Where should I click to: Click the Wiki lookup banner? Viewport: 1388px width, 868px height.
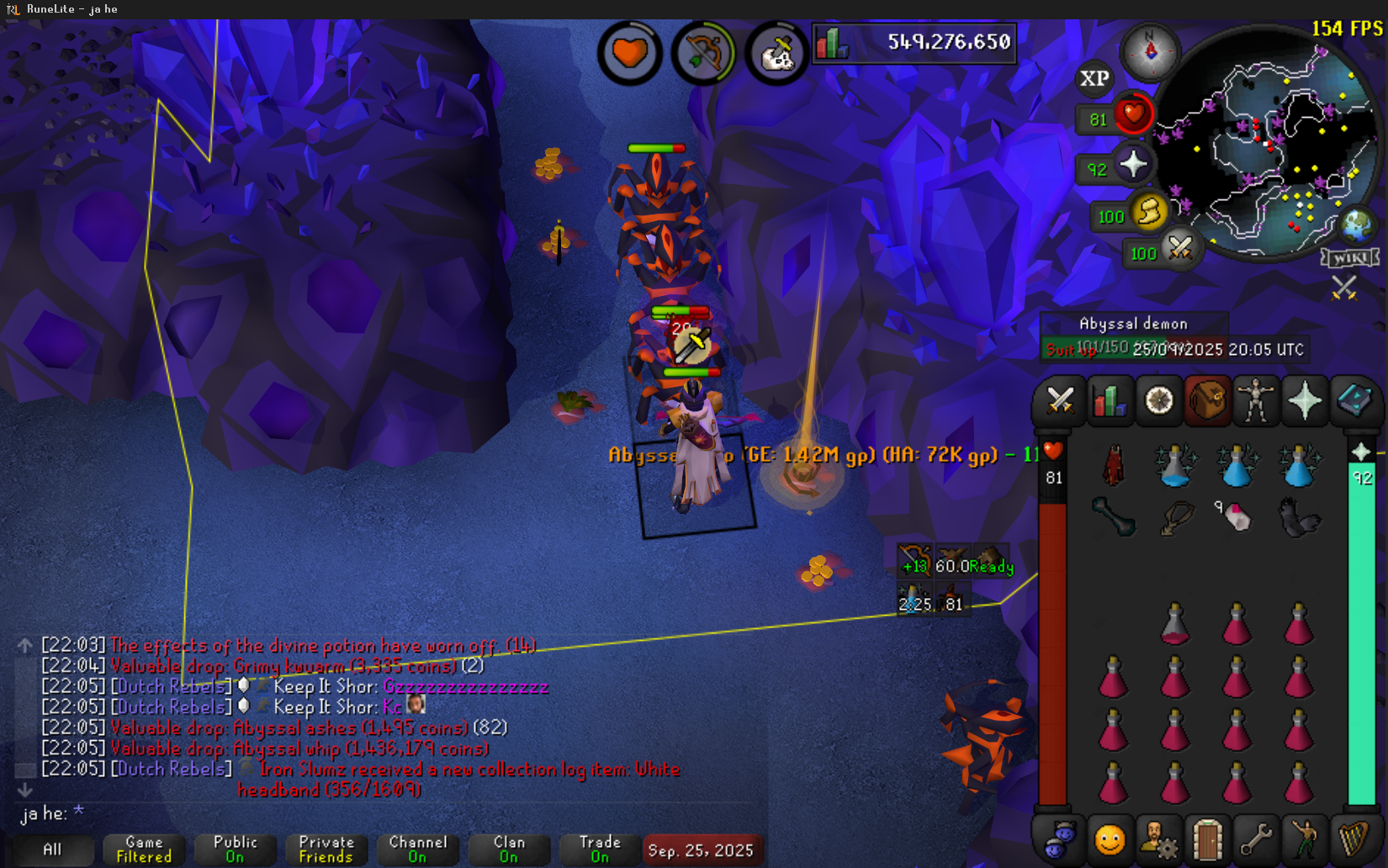pyautogui.click(x=1350, y=257)
